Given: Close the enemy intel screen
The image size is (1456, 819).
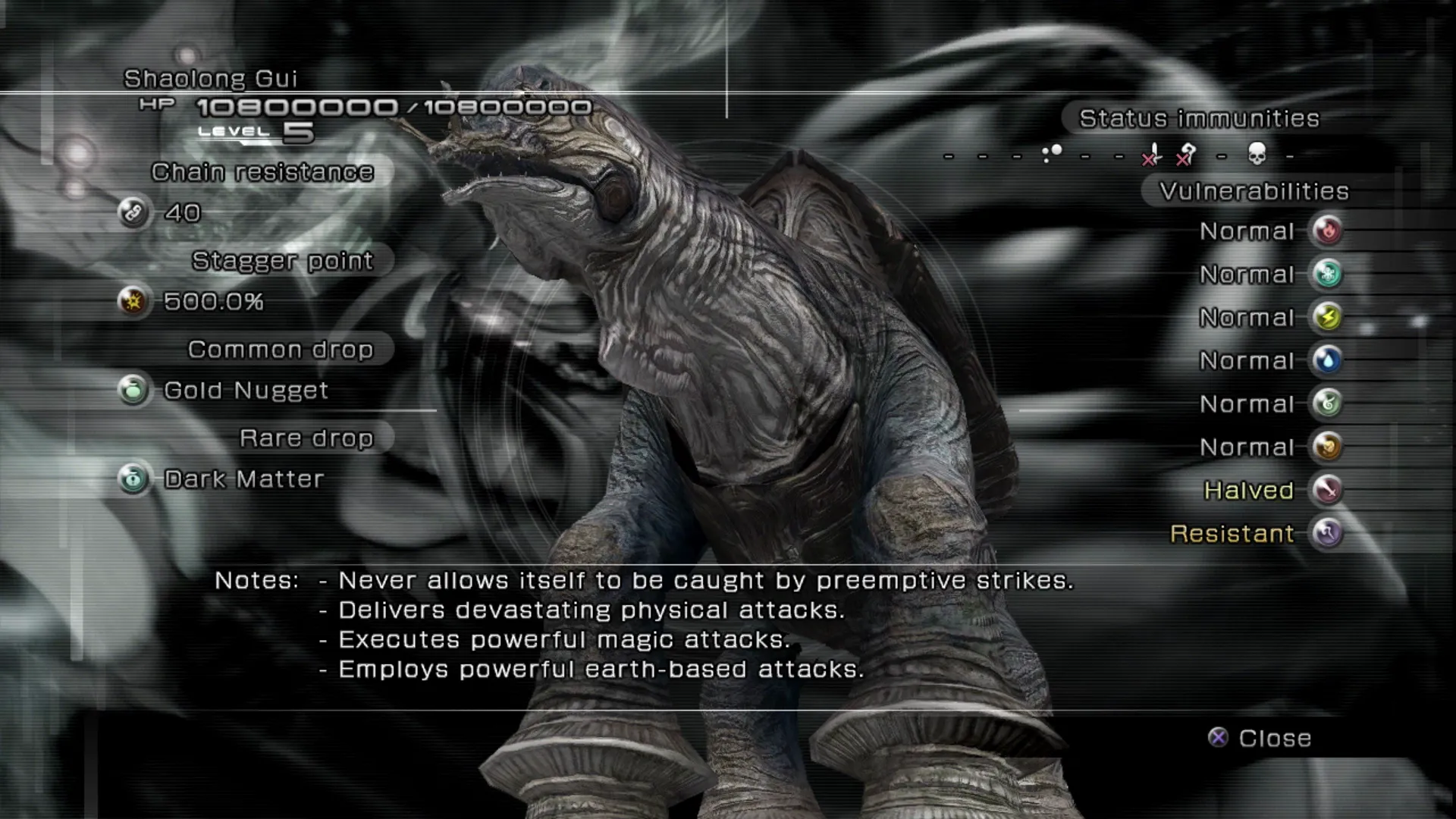Looking at the screenshot, I should point(1260,738).
